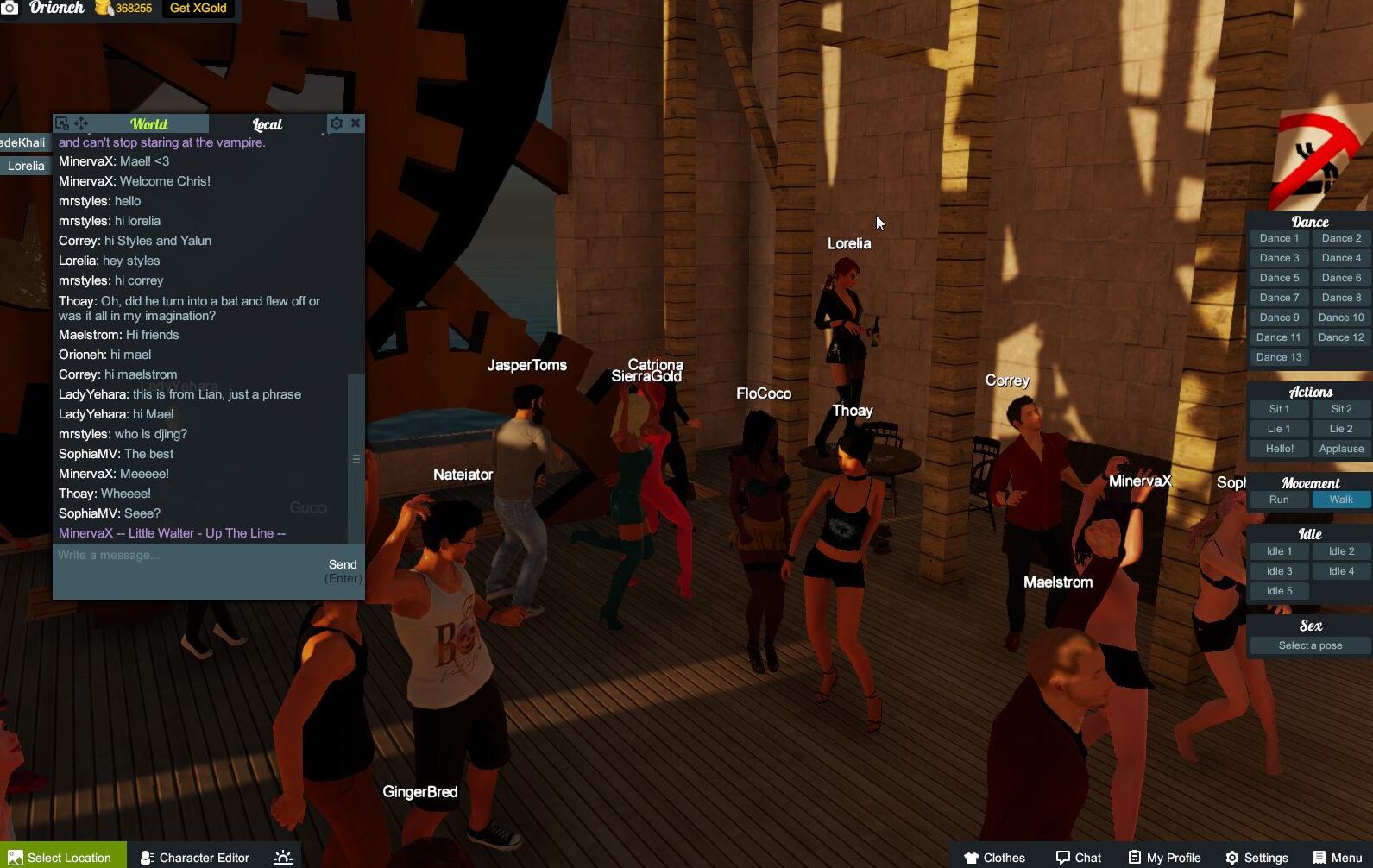The image size is (1373, 868).
Task: Open My Profile
Action: [1164, 857]
